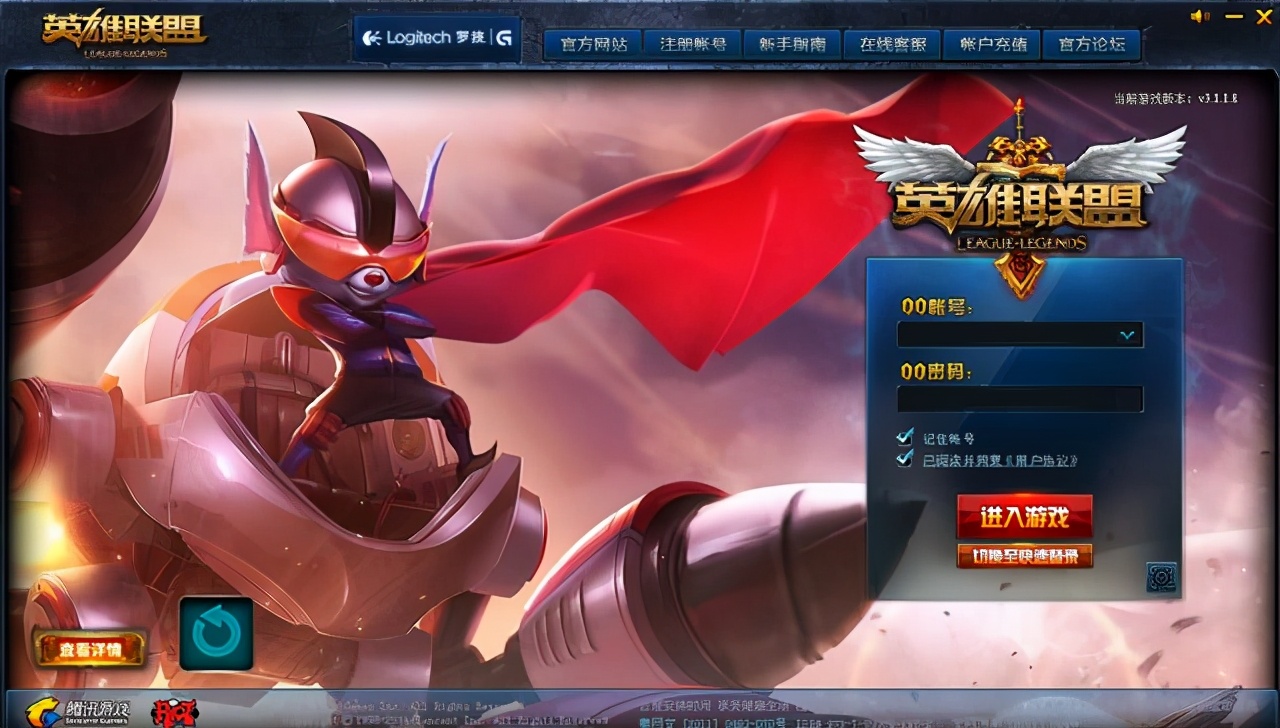Viewport: 1280px width, 728px height.
Task: Click the League of Legends crest above login form
Action: click(1018, 180)
